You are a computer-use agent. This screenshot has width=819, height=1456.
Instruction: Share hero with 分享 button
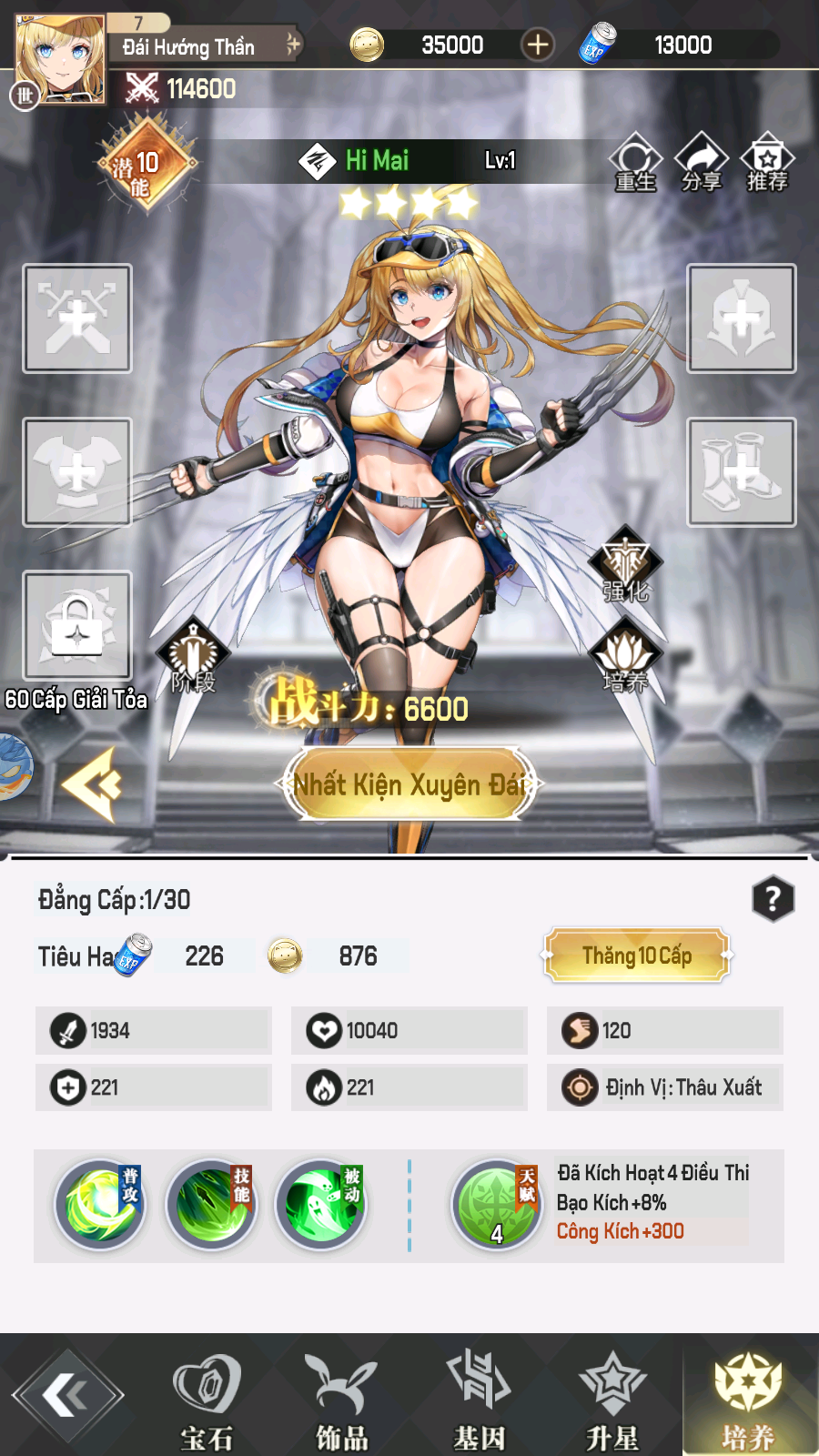click(x=702, y=162)
